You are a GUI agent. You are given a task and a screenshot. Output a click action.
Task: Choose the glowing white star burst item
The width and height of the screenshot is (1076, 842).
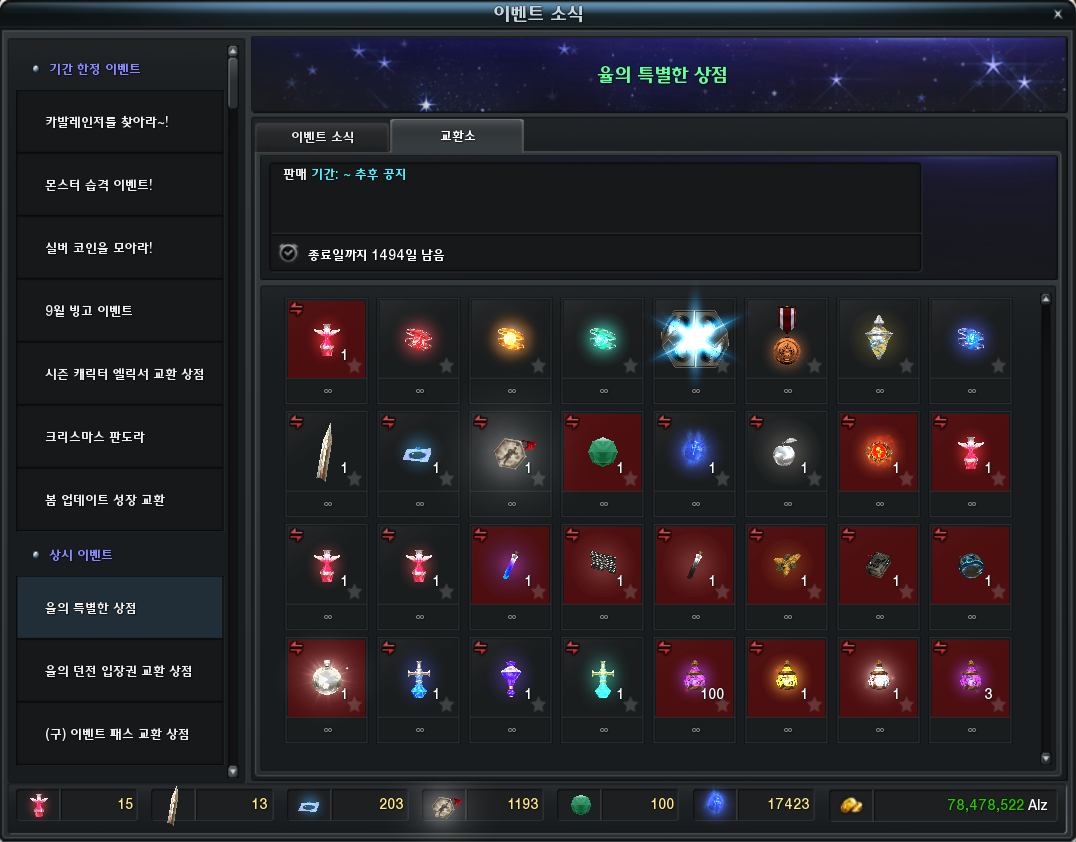[694, 339]
